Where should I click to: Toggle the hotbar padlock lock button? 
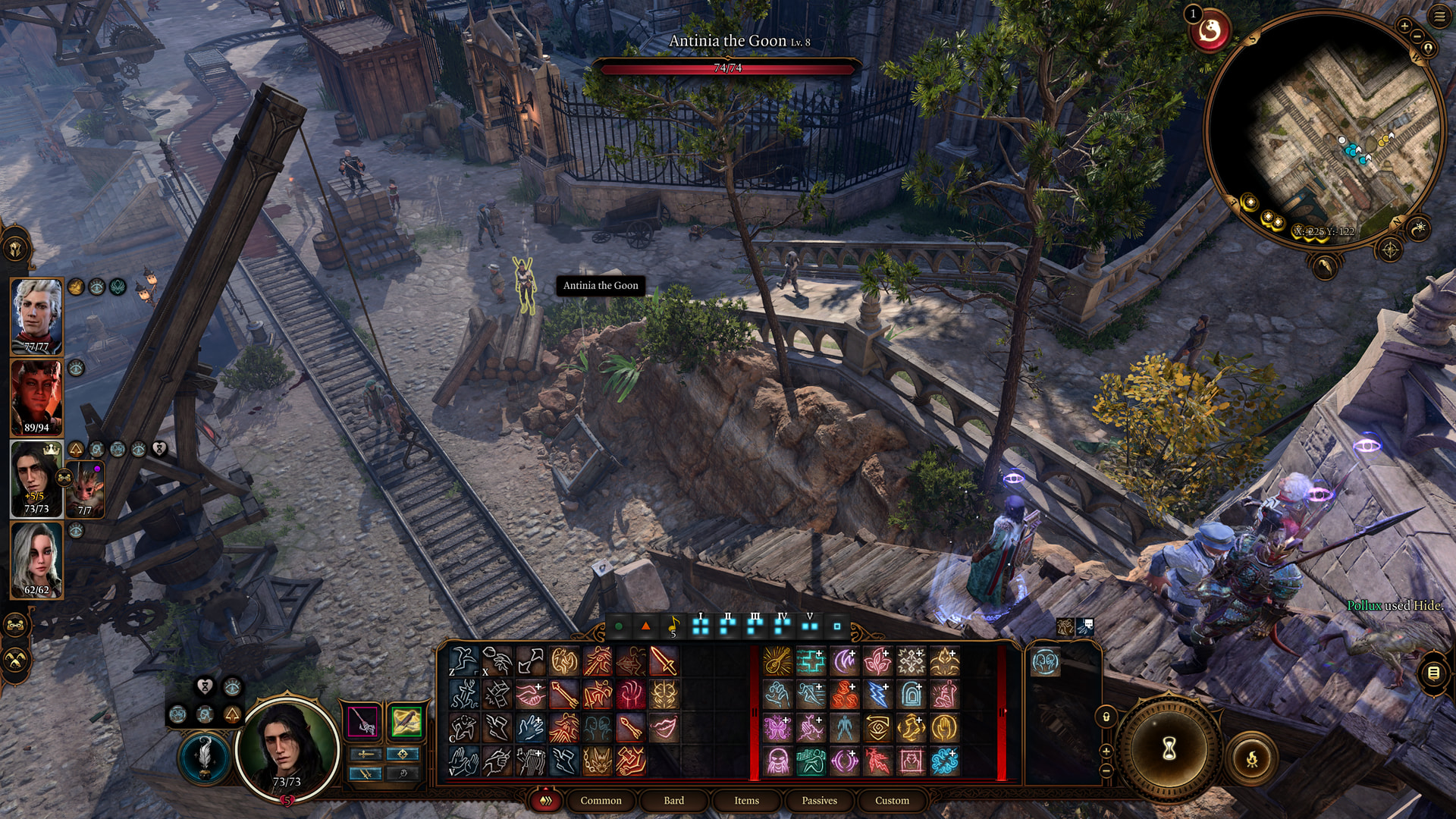tap(1106, 717)
